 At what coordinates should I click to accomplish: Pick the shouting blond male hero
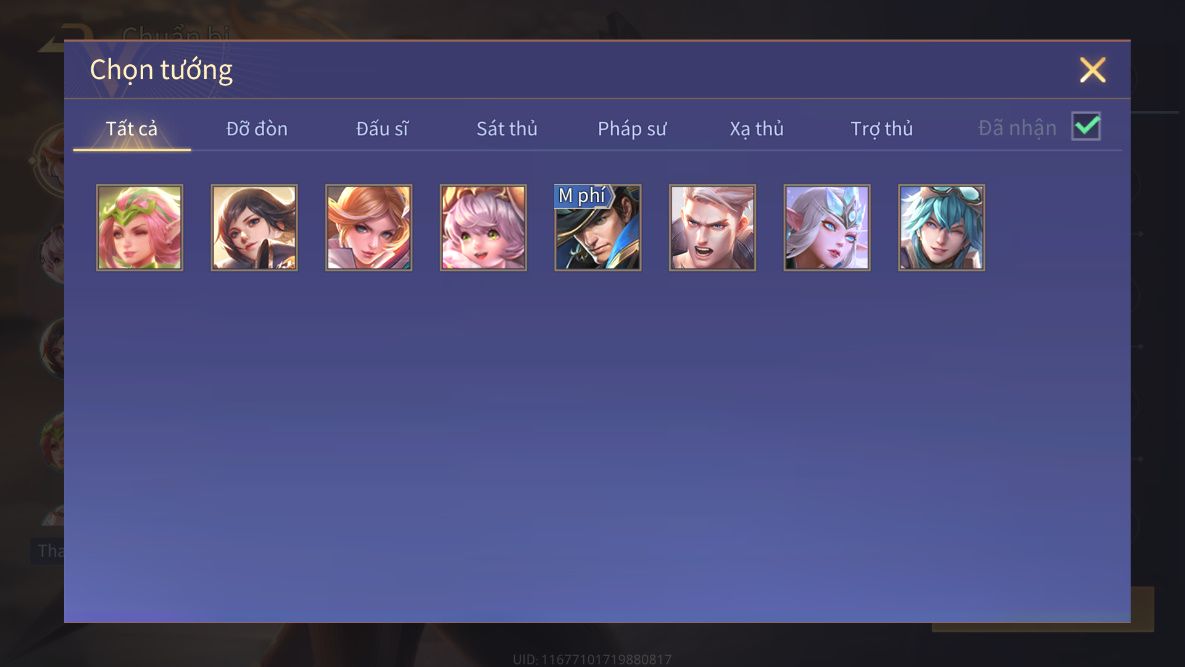(712, 228)
